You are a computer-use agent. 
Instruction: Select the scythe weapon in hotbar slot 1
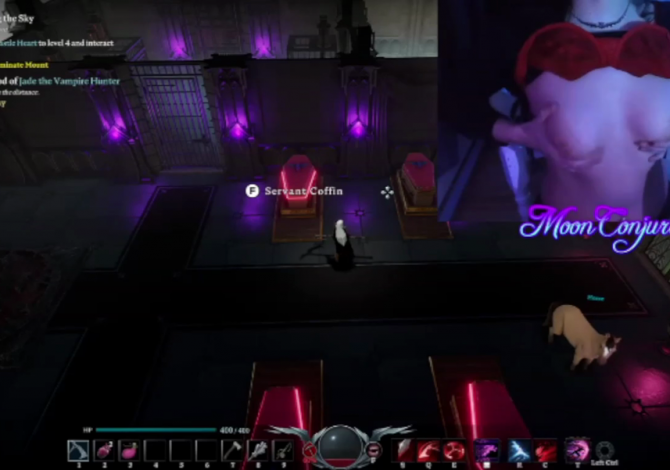click(x=78, y=451)
